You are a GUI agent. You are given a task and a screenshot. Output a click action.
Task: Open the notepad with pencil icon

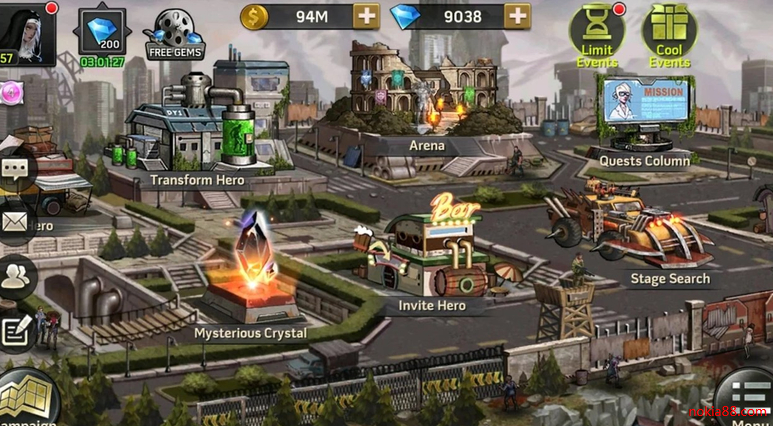pyautogui.click(x=14, y=331)
